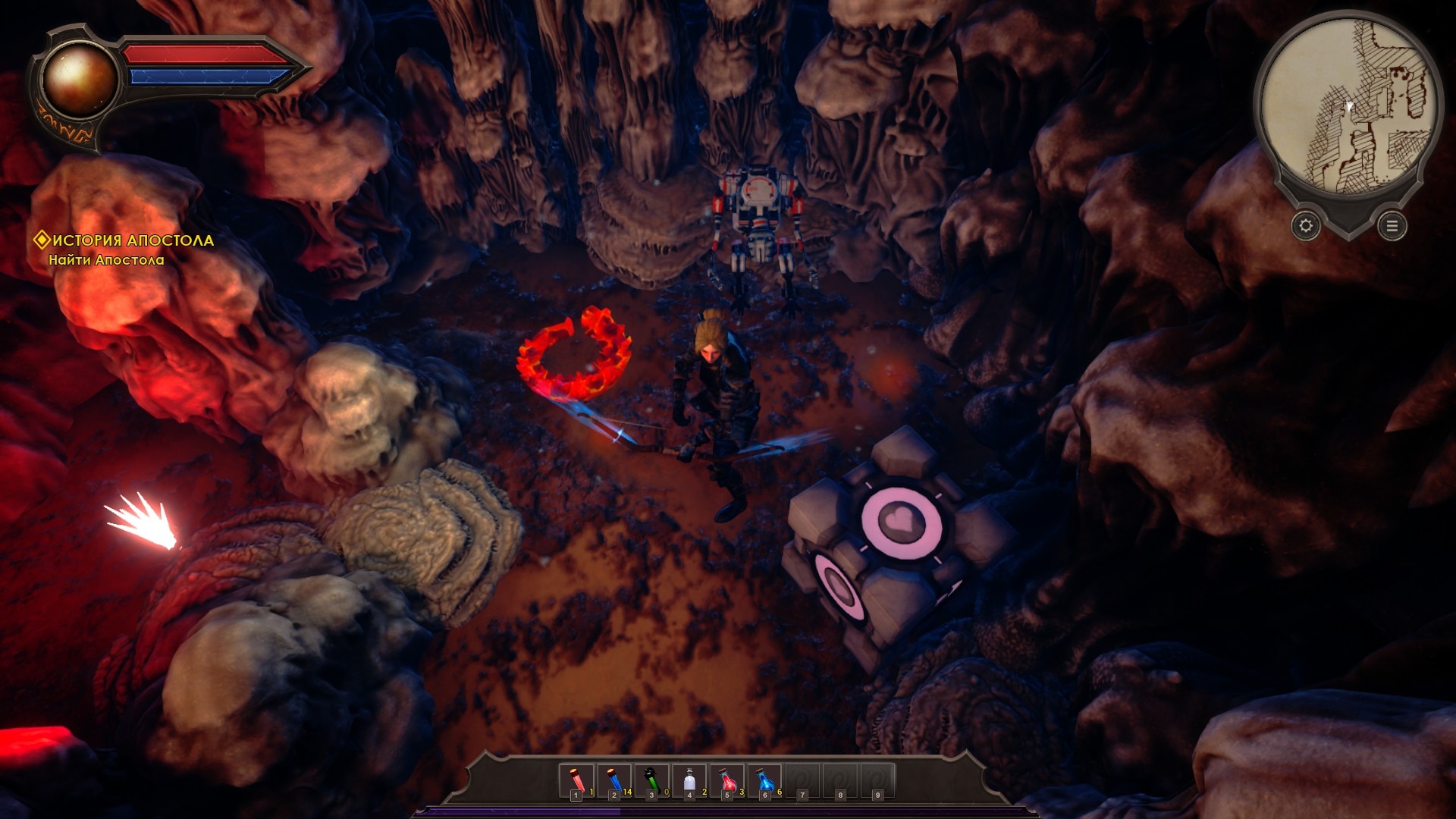Click the character portrait orb

coord(79,78)
